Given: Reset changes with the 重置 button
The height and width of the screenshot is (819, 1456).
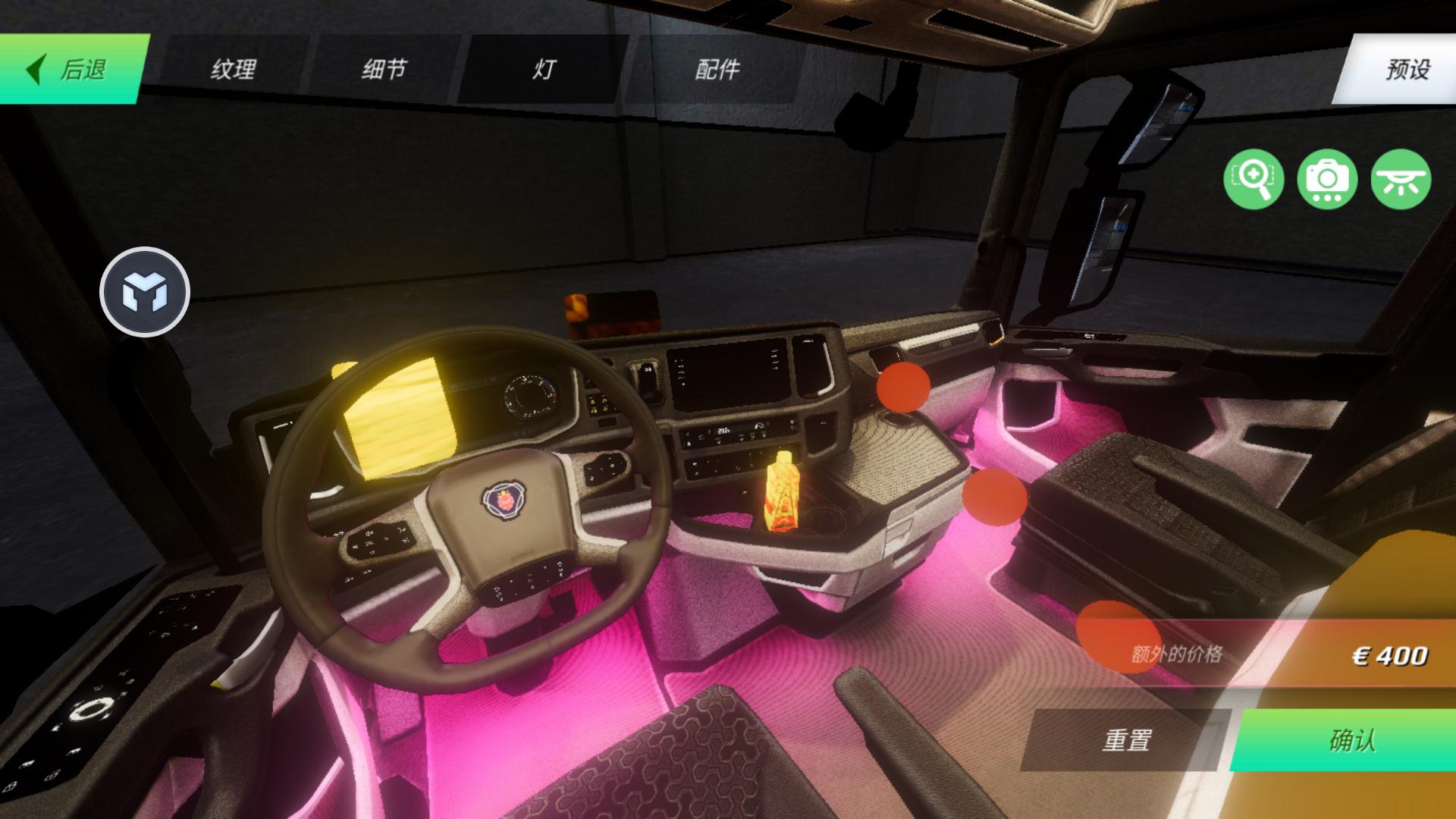Looking at the screenshot, I should click(1127, 739).
